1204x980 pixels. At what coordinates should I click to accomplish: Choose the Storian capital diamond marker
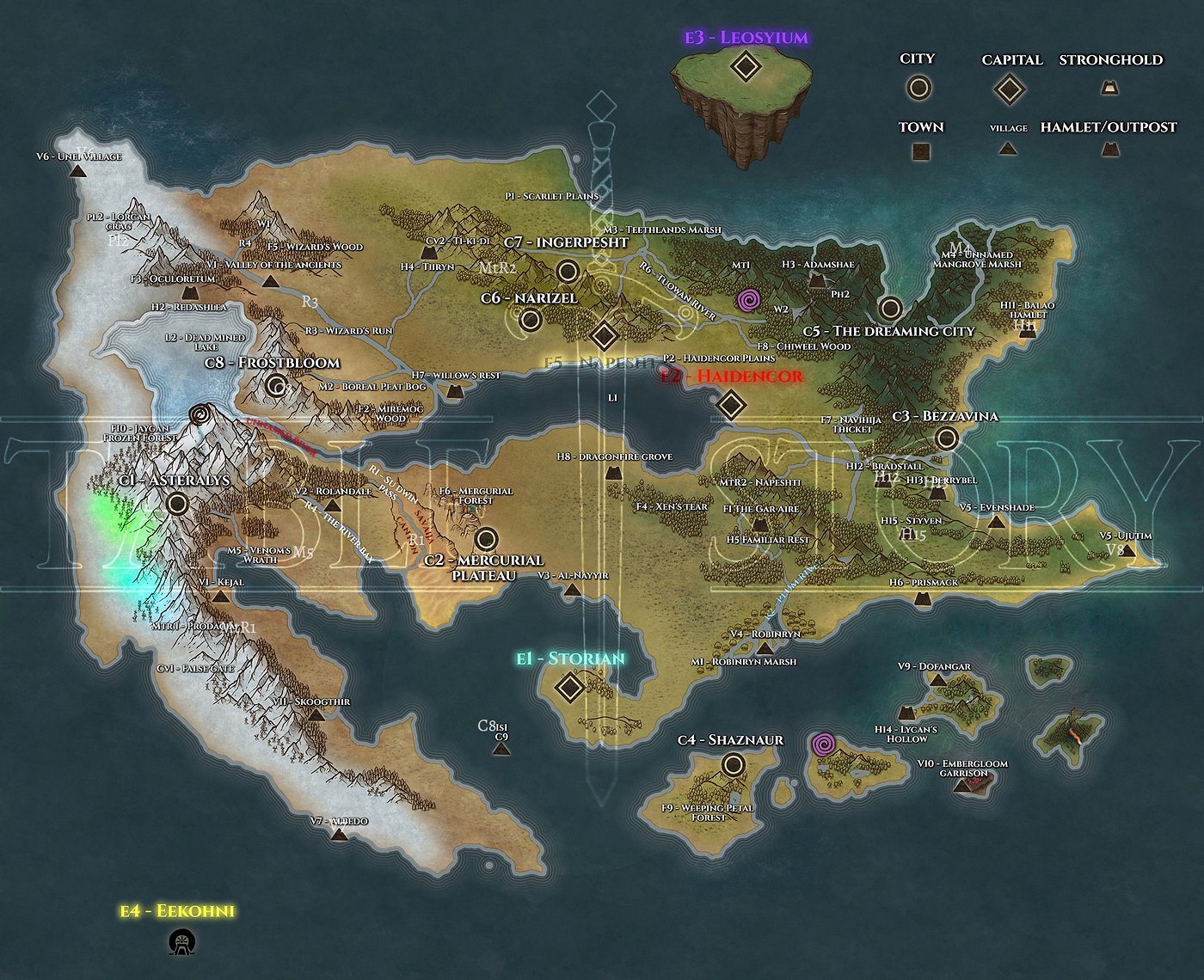569,688
